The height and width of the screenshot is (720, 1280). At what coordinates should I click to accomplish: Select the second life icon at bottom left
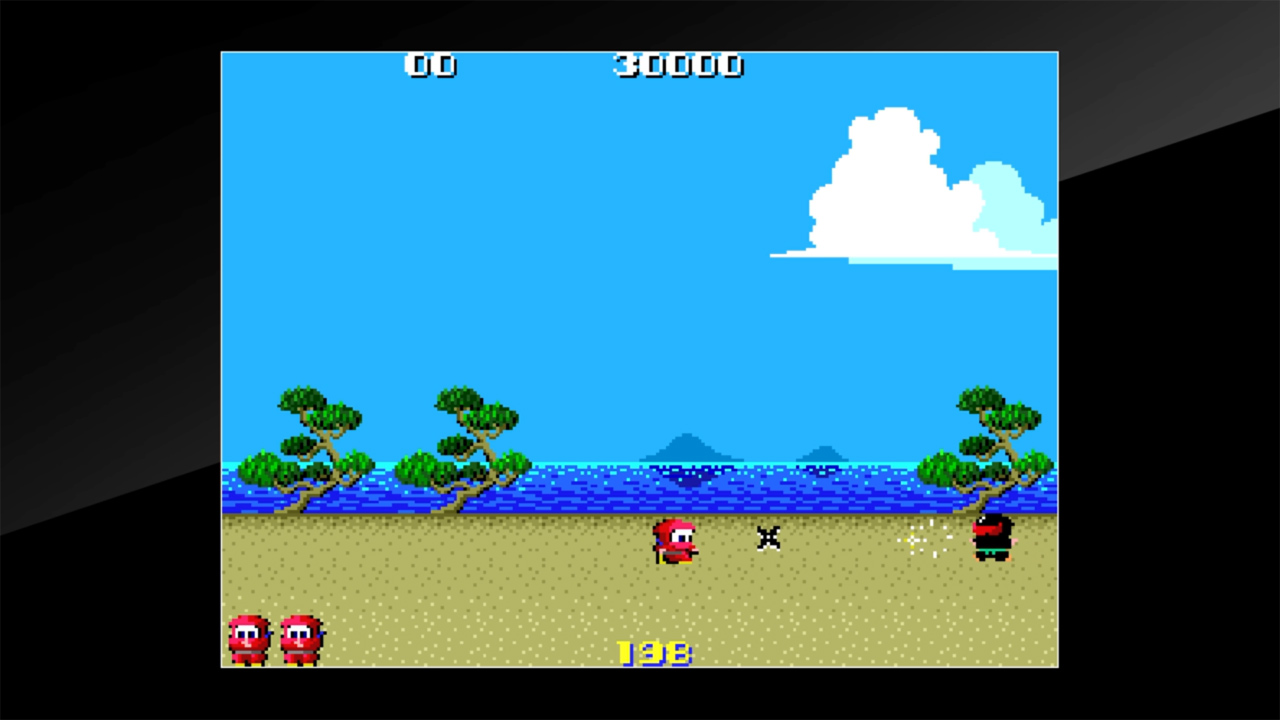point(300,637)
